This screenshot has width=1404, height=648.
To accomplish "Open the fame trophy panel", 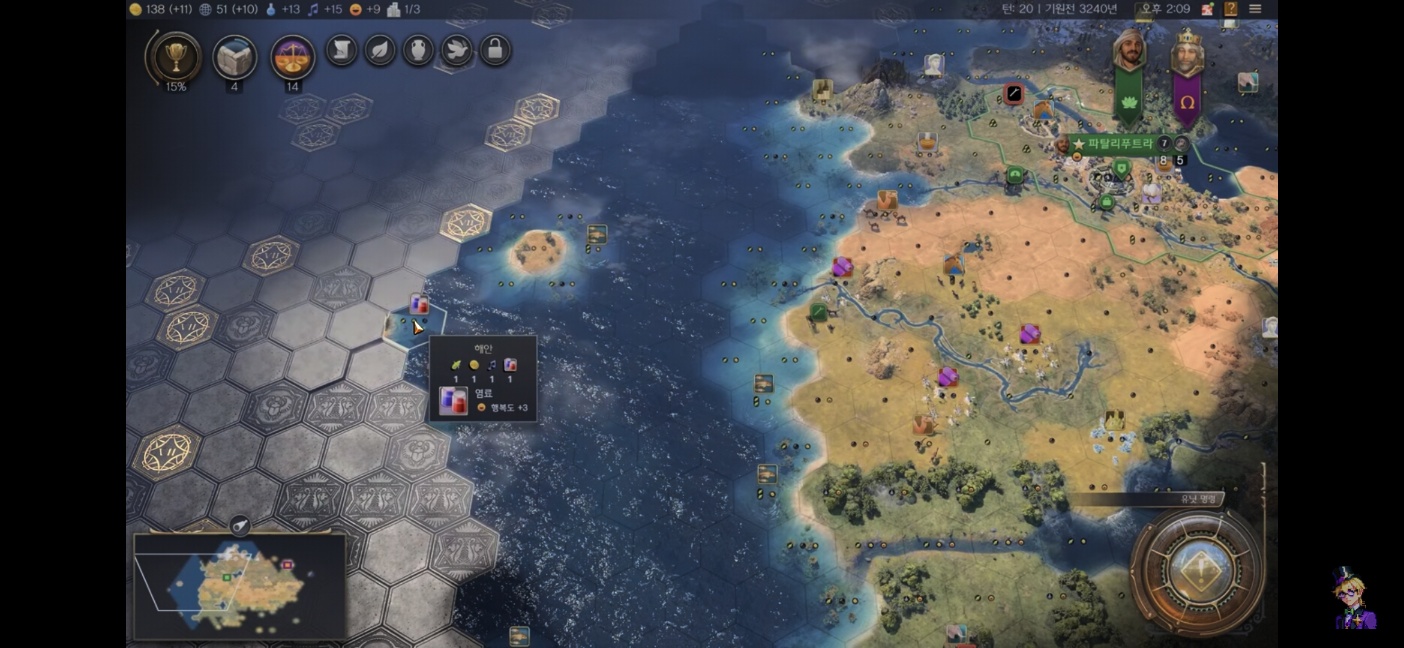I will [x=175, y=57].
